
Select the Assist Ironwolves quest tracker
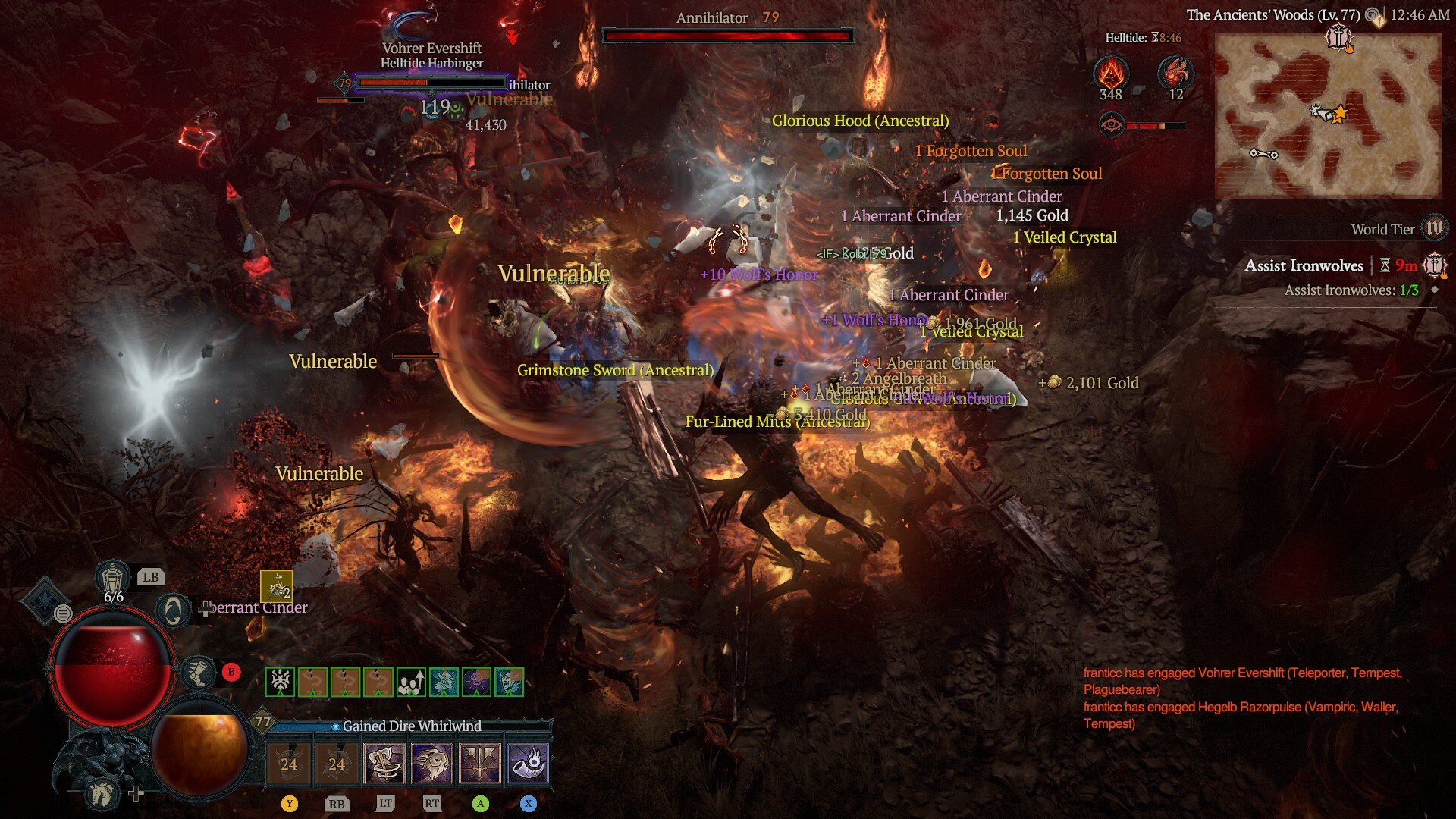click(1304, 265)
